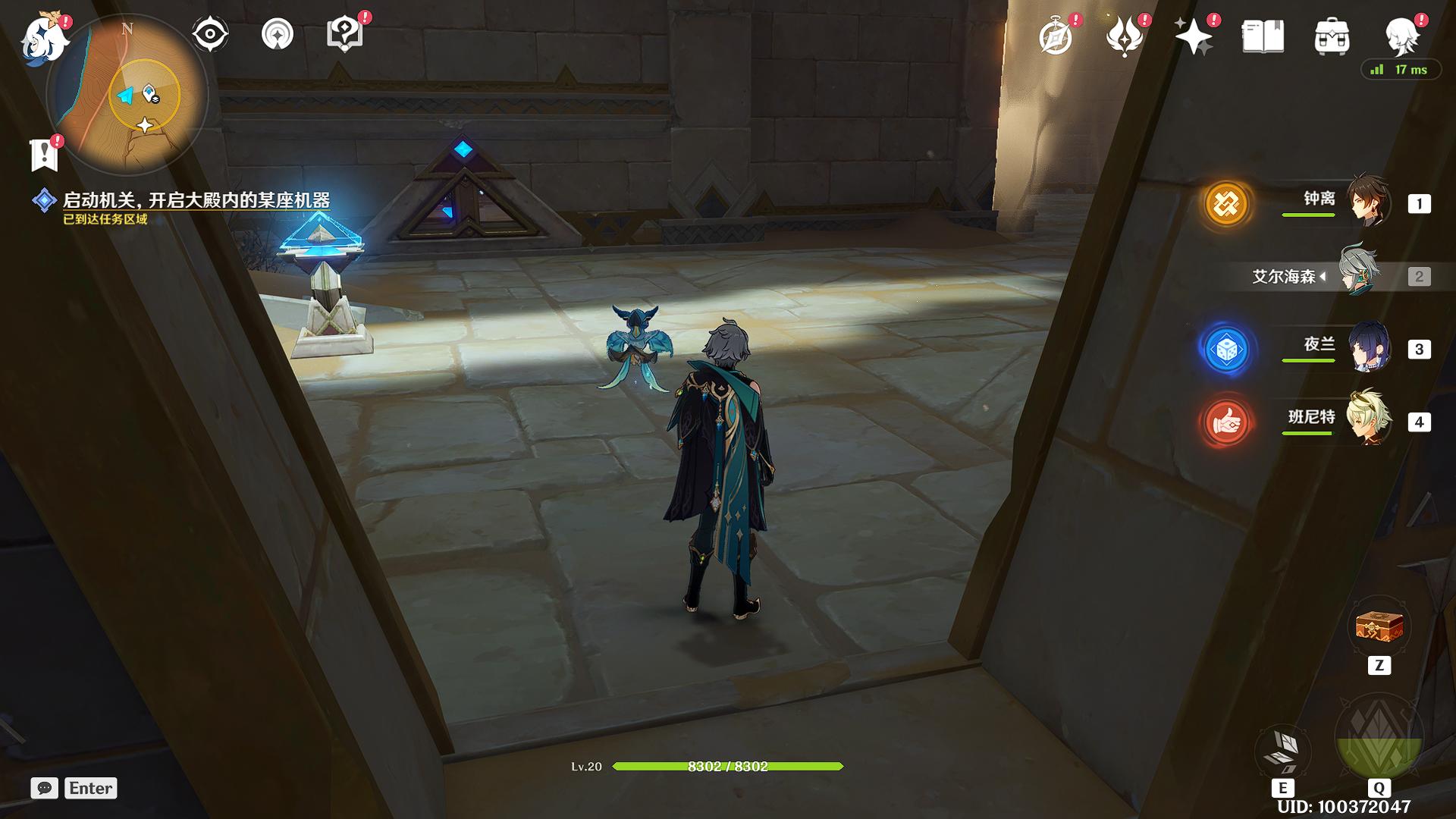
Task: Open the adventure book icon
Action: pos(1263,36)
